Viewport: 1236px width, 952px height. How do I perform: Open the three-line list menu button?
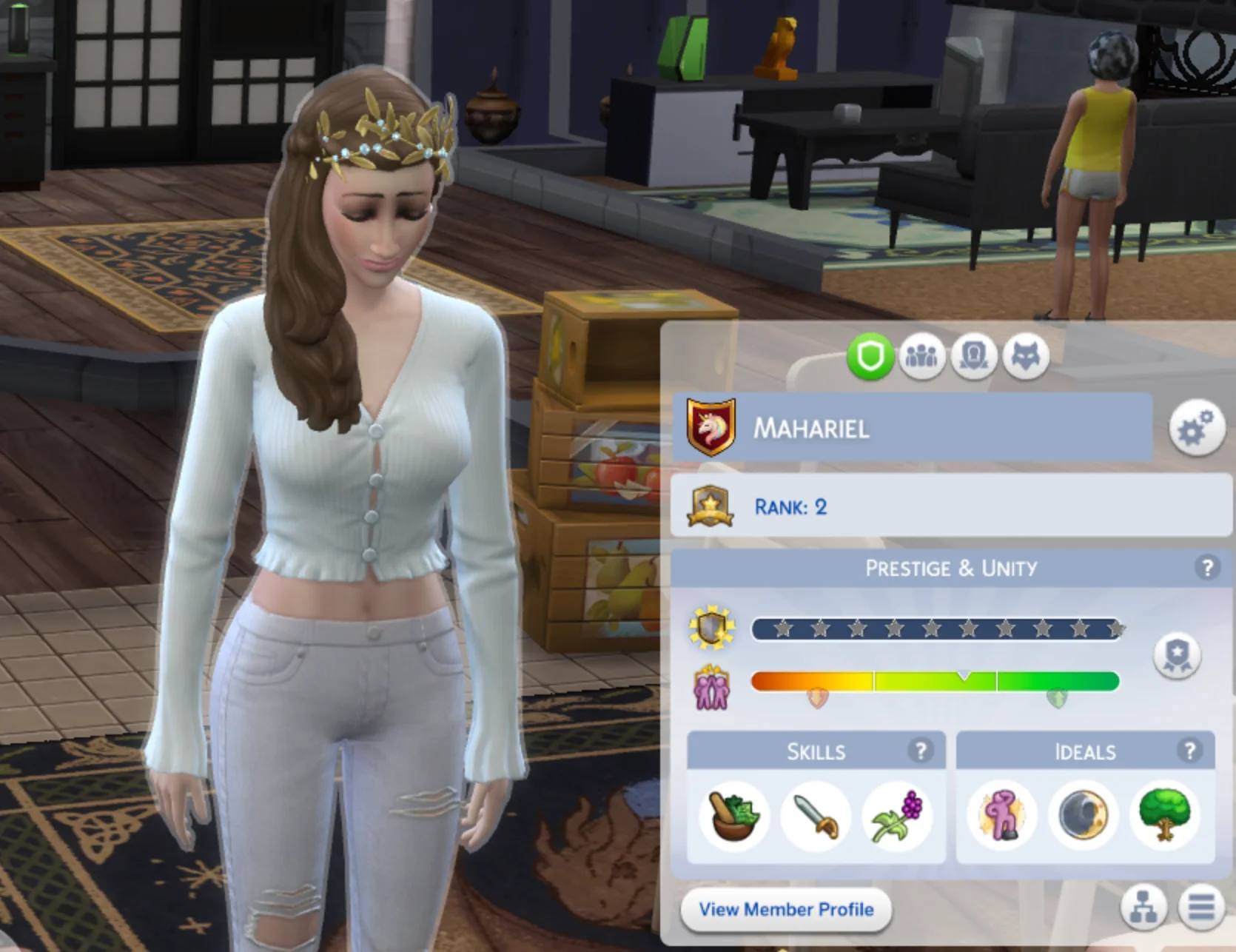pyautogui.click(x=1201, y=907)
